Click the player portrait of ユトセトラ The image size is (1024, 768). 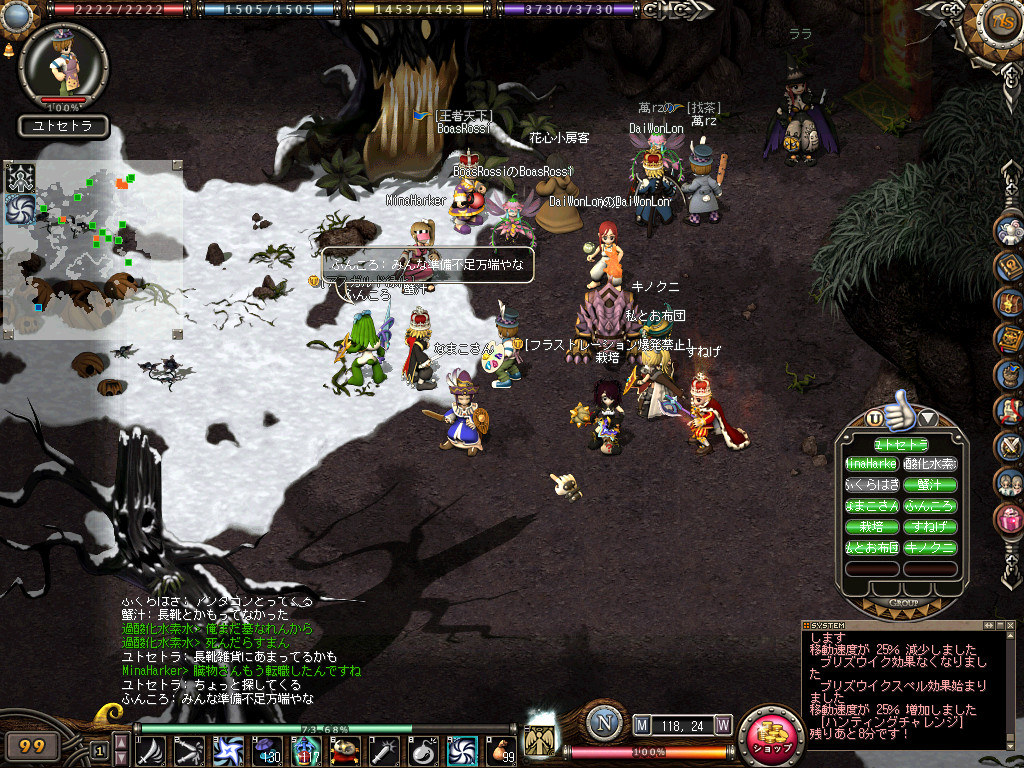(63, 65)
